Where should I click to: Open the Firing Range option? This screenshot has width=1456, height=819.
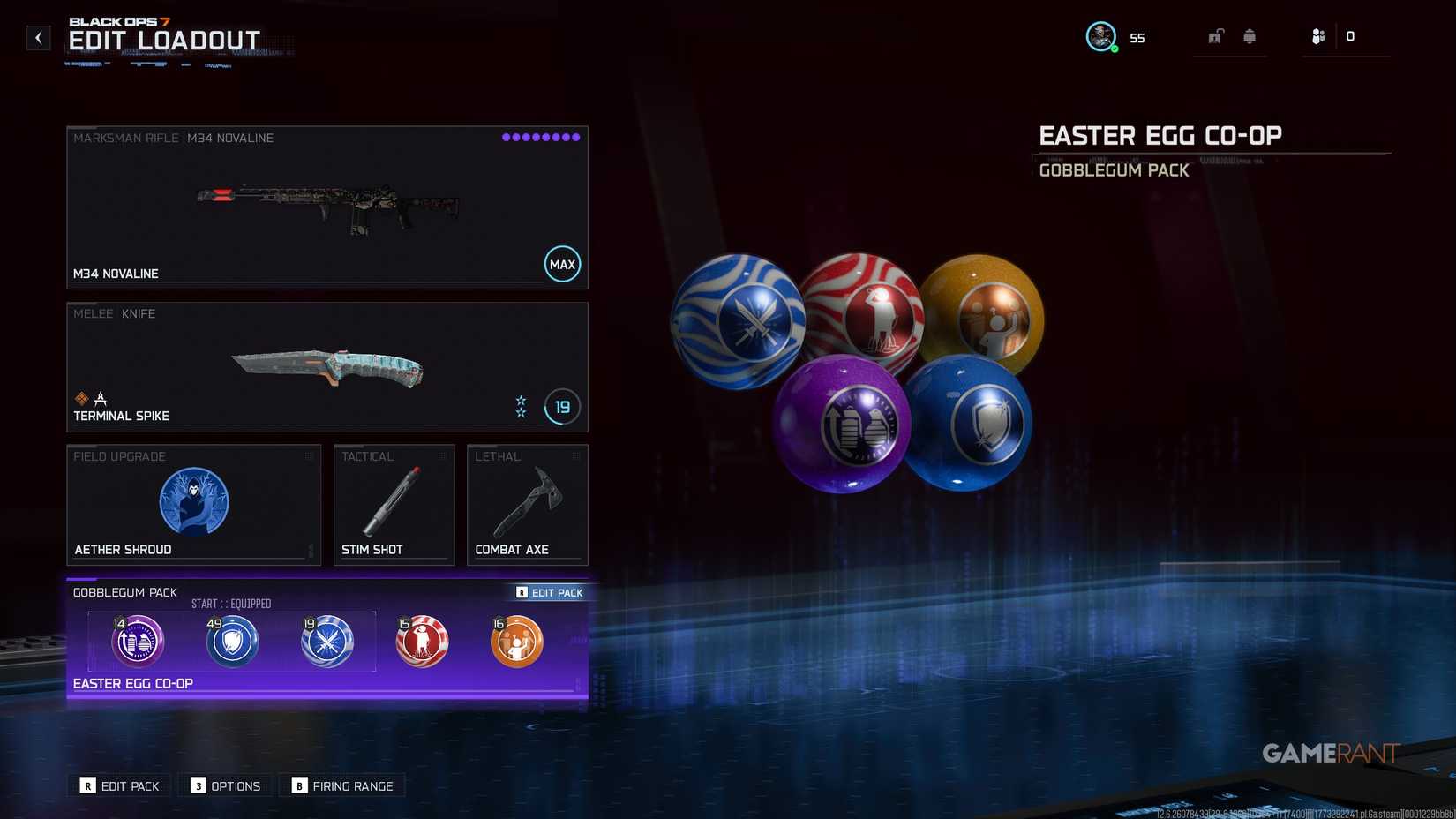(x=342, y=785)
